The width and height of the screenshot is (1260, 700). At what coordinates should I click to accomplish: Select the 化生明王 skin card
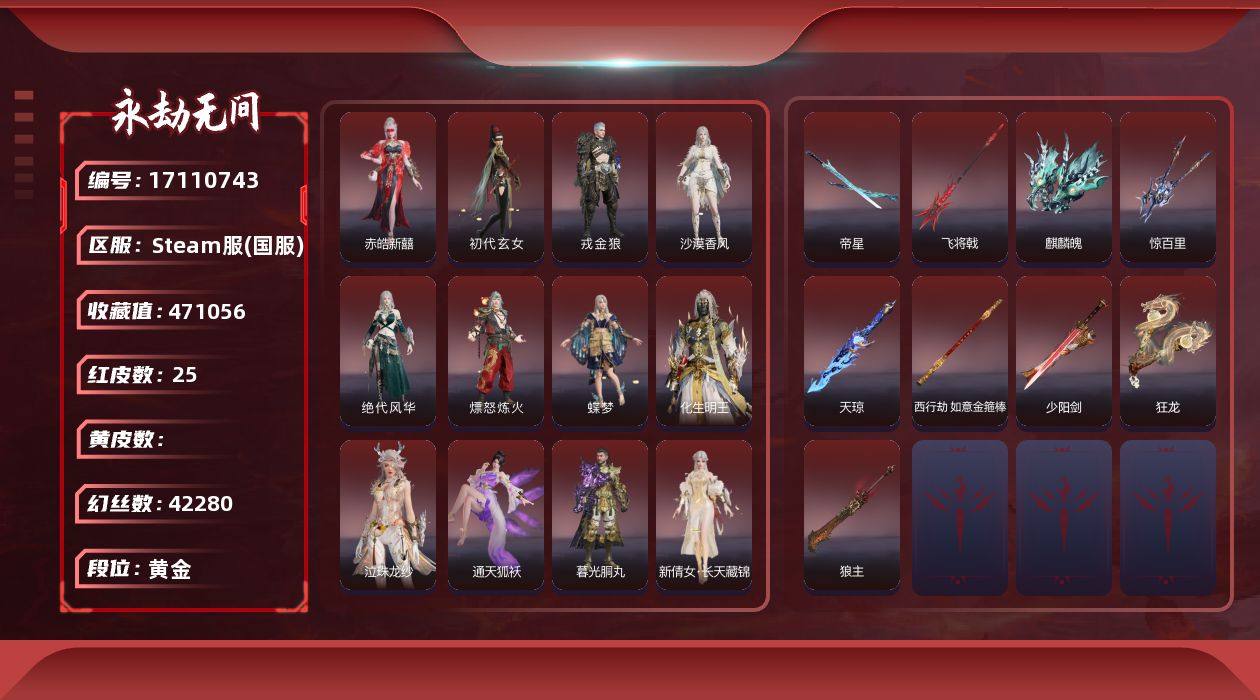704,351
